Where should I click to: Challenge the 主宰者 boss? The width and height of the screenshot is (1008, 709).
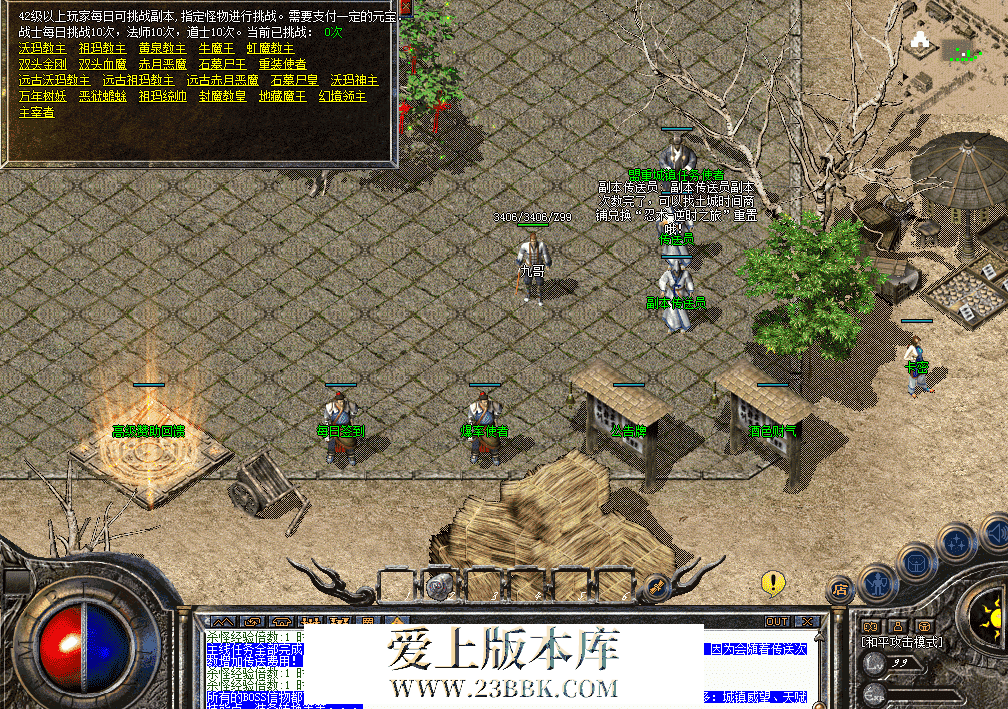36,112
